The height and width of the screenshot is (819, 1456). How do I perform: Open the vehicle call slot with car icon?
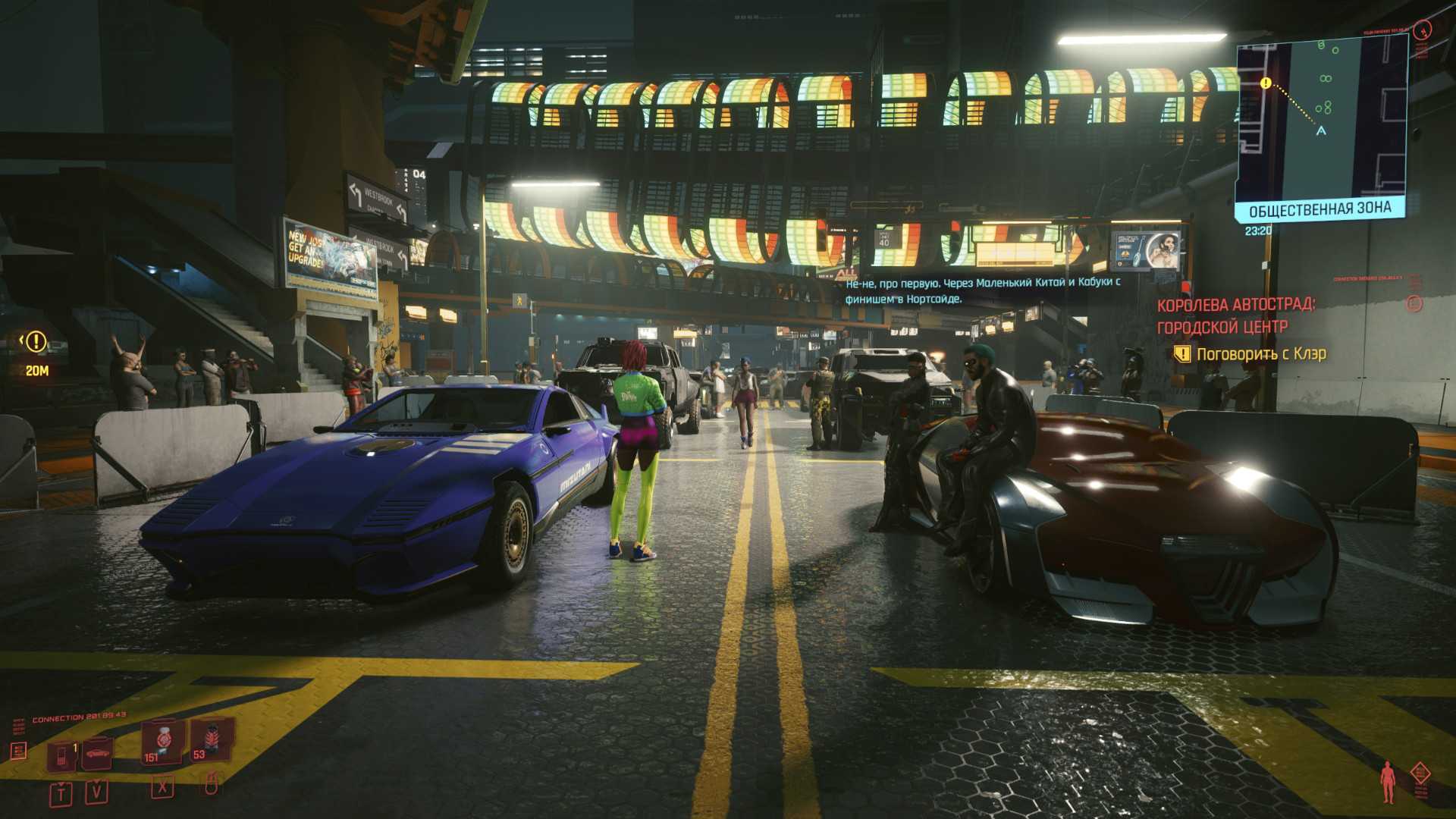pyautogui.click(x=97, y=753)
